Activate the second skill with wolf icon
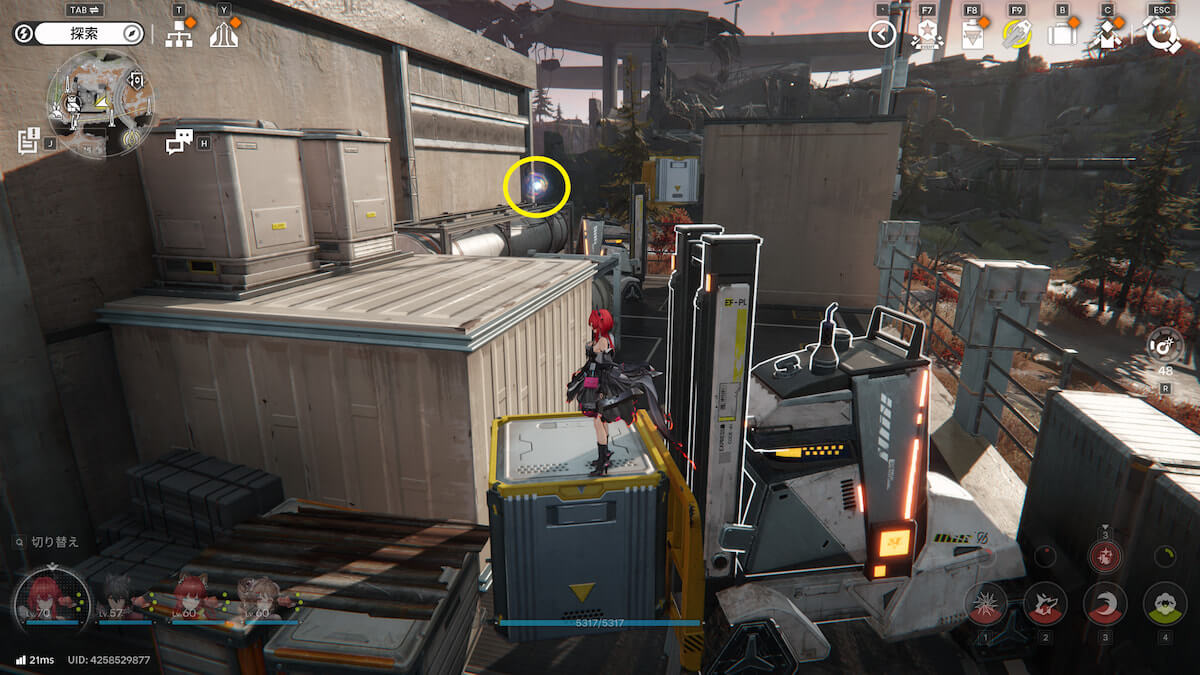 click(1045, 603)
